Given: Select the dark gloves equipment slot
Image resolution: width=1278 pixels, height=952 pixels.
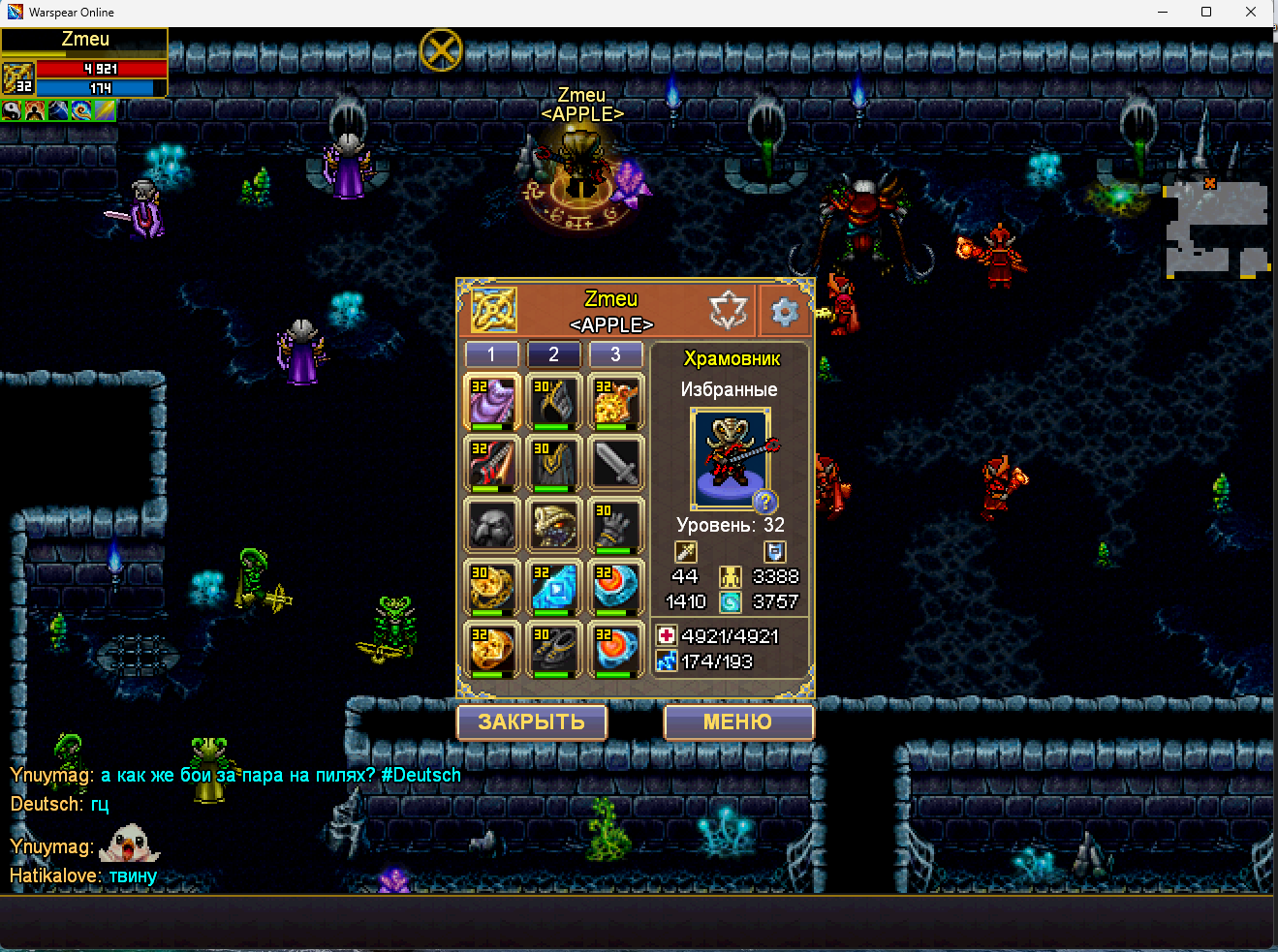Looking at the screenshot, I should point(616,525).
